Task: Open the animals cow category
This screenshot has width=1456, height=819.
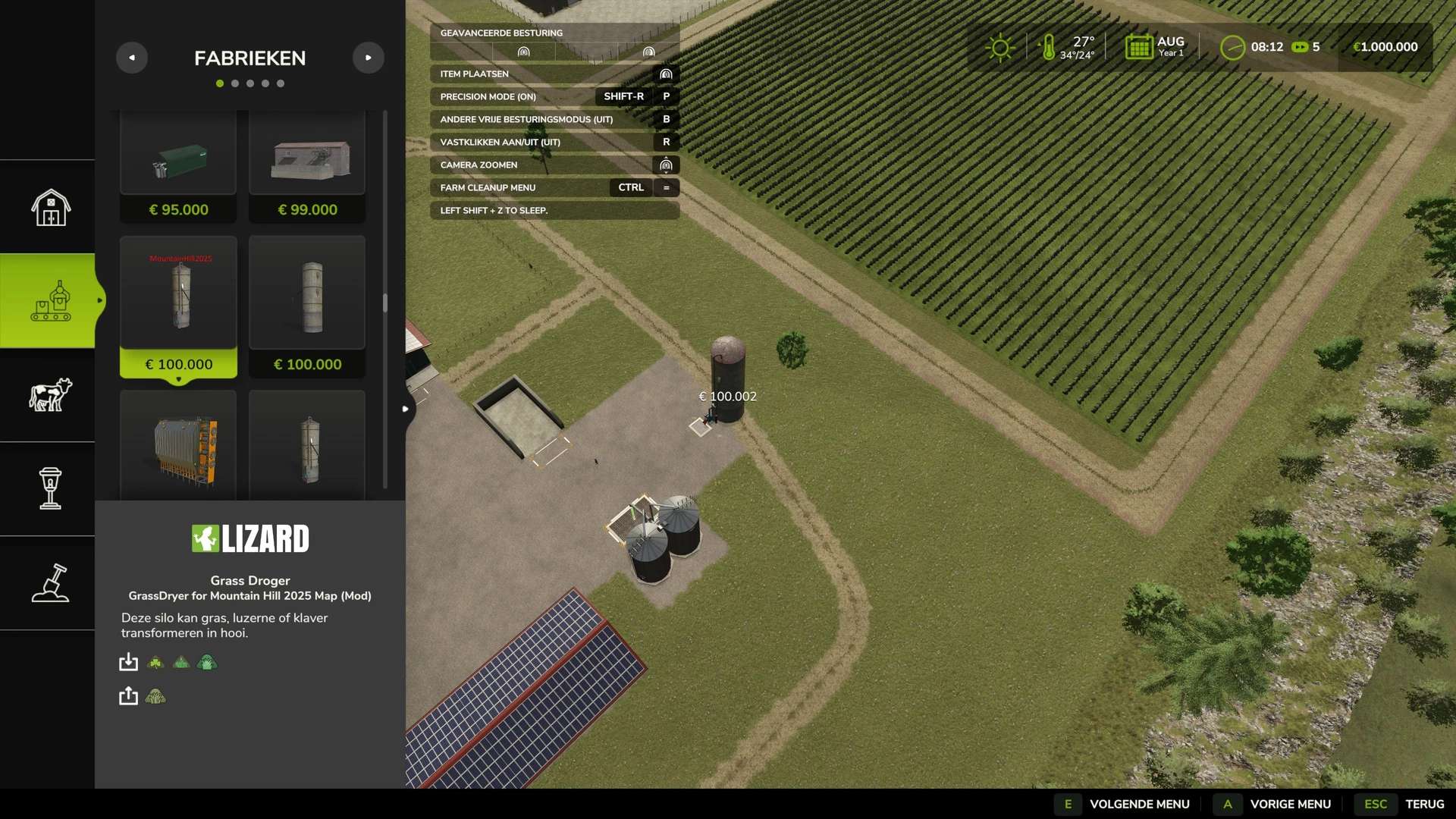Action: (50, 394)
